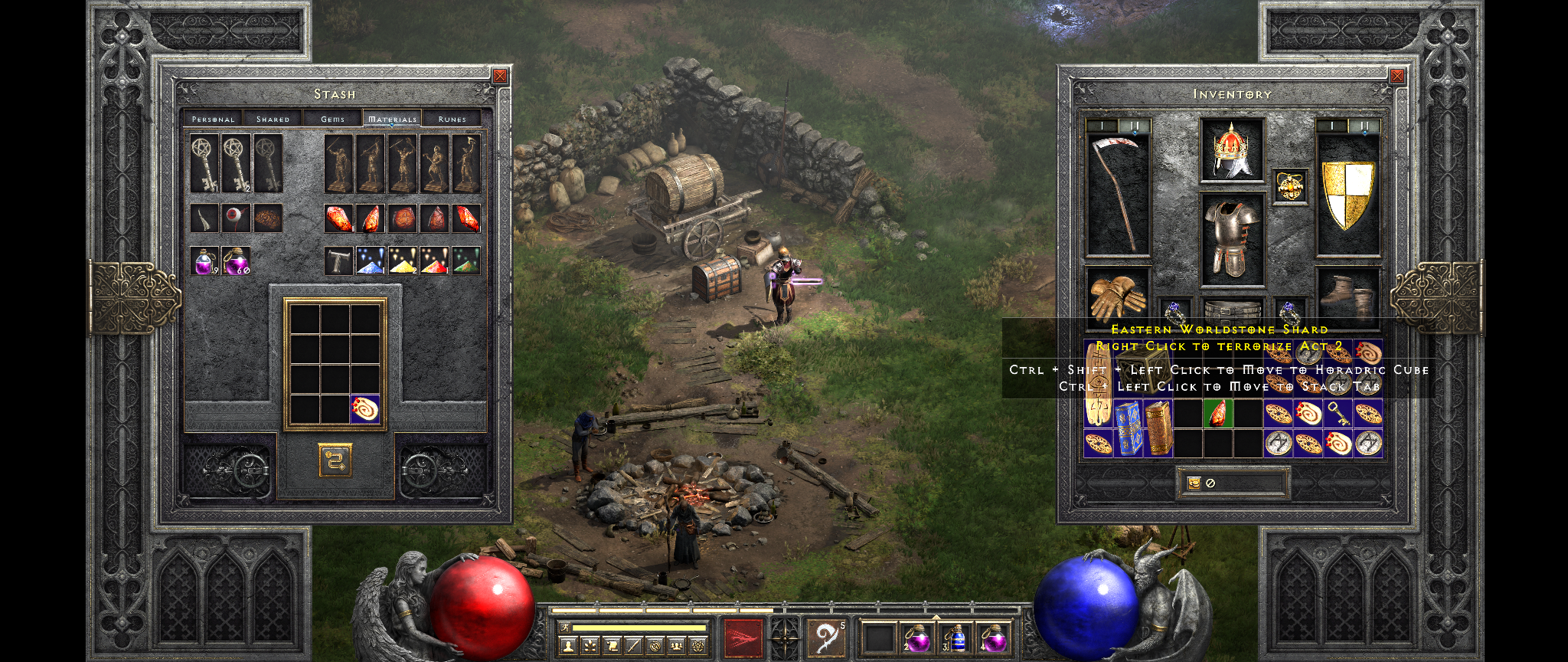
Task: Open the Shared stash tab
Action: tap(273, 119)
